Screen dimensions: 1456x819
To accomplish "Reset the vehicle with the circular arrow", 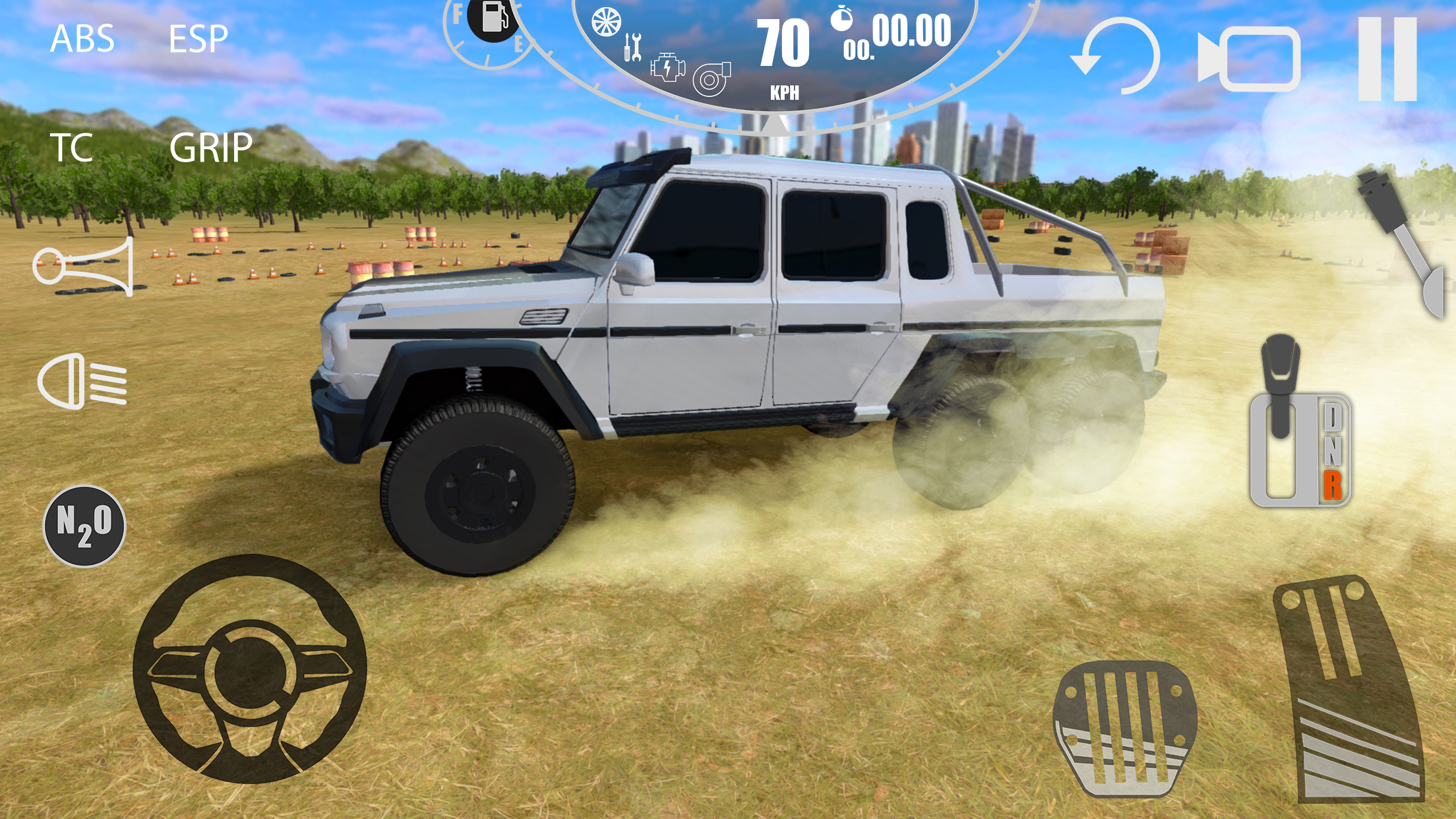I will [1116, 57].
